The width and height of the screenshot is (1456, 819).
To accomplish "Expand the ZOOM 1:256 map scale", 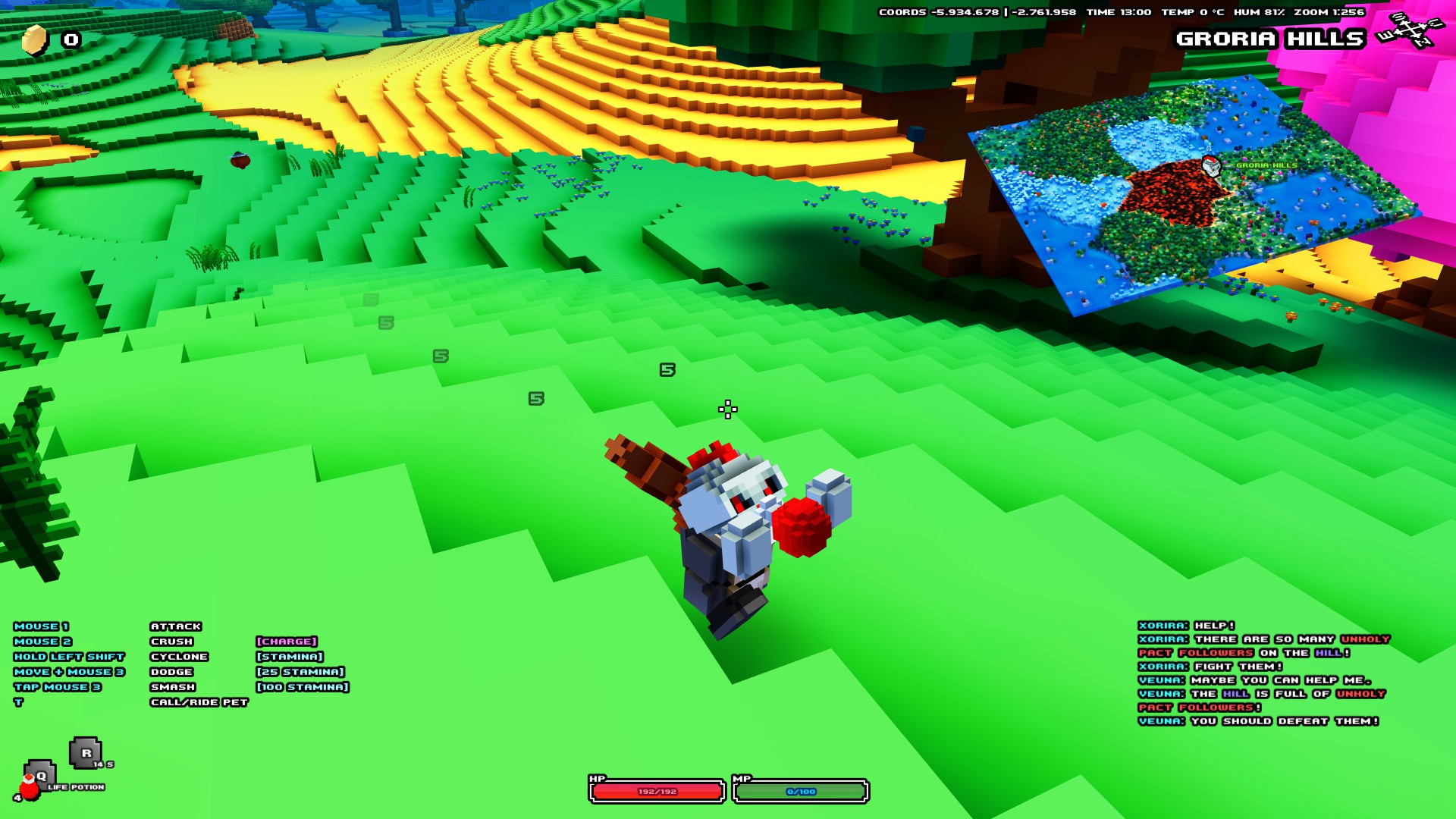I will [x=1331, y=13].
